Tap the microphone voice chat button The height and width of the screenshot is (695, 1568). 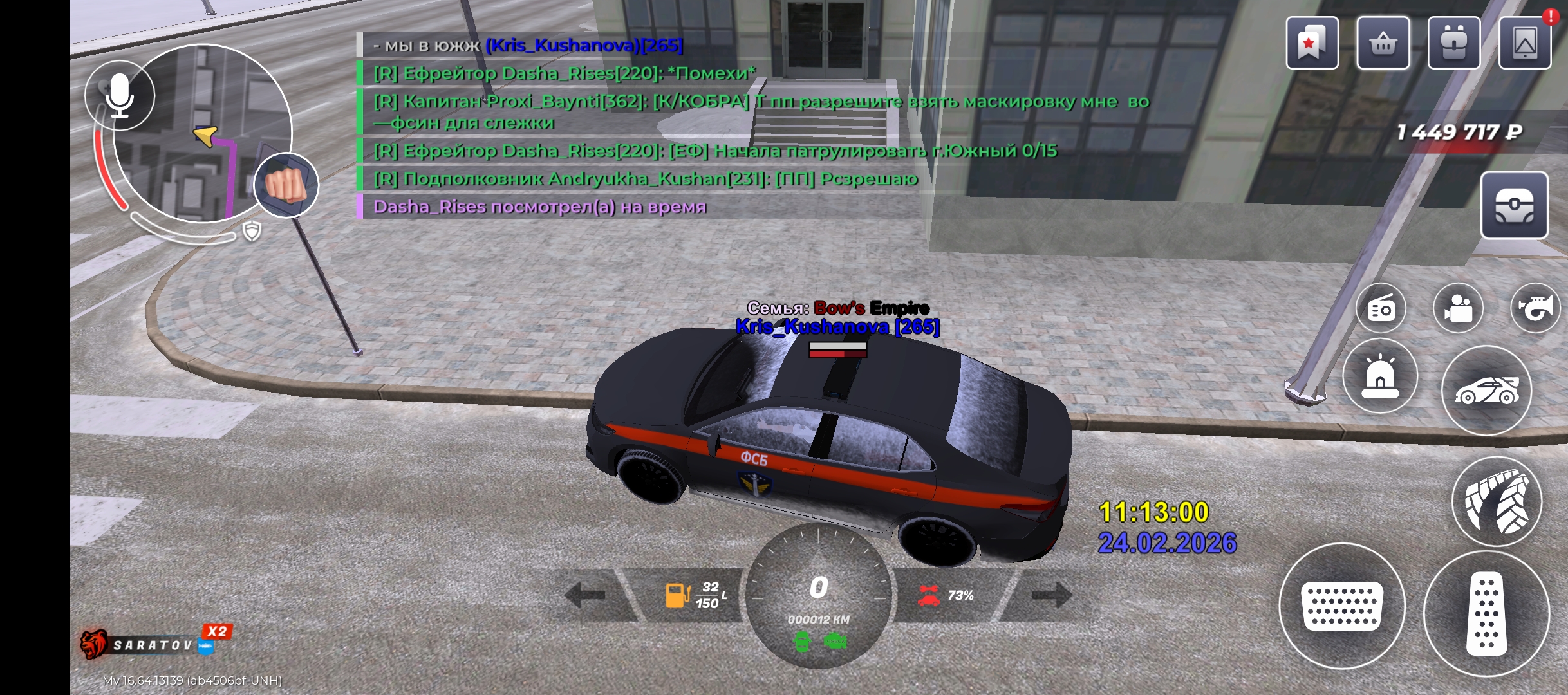[x=120, y=95]
